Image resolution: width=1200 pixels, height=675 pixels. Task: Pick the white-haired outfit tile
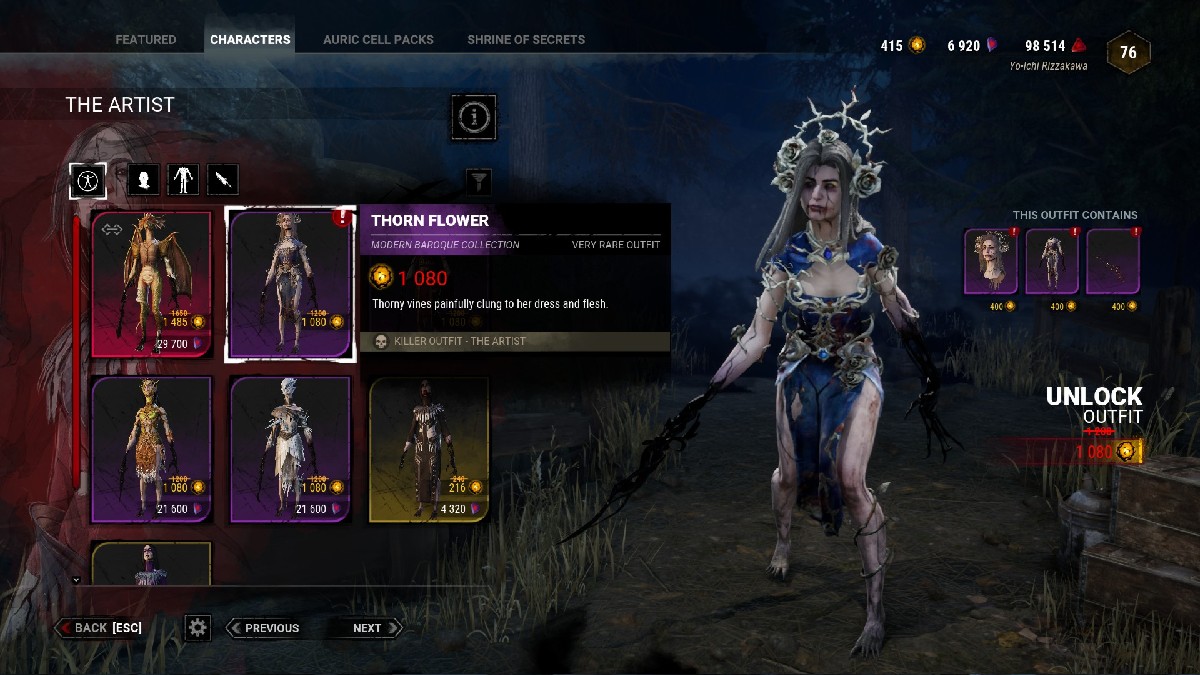290,450
